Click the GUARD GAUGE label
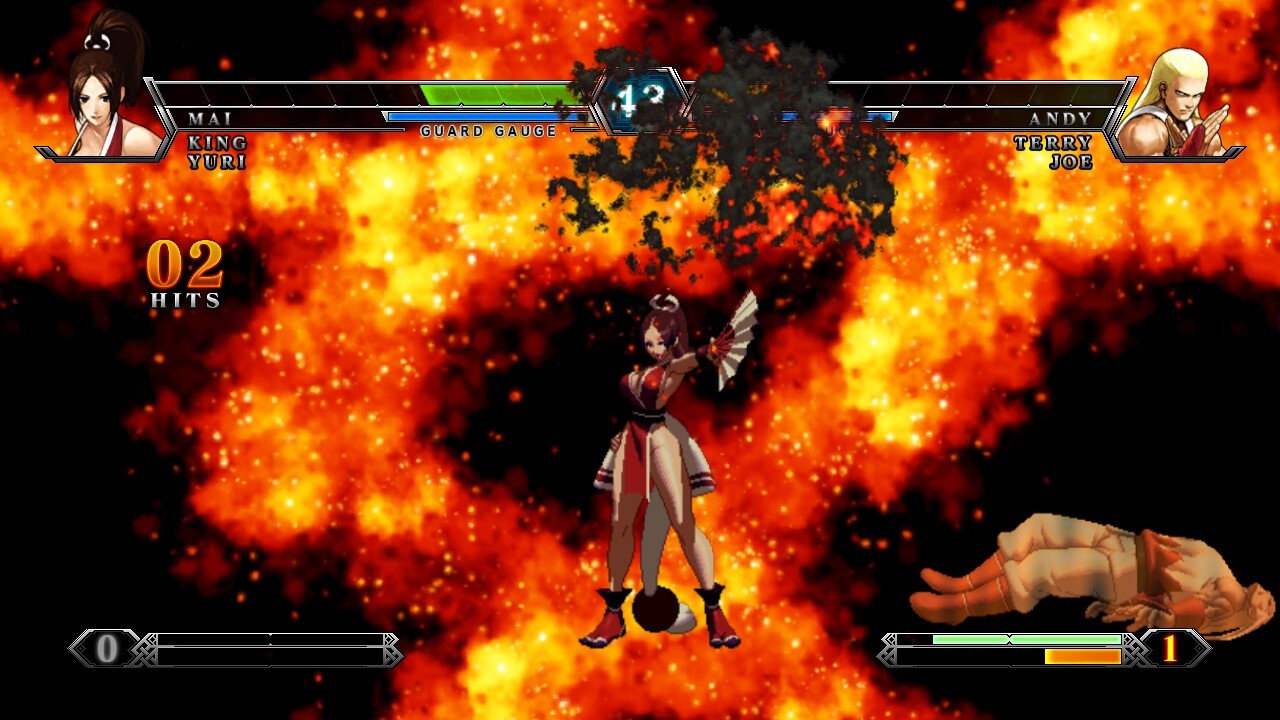Viewport: 1280px width, 720px height. click(x=487, y=130)
